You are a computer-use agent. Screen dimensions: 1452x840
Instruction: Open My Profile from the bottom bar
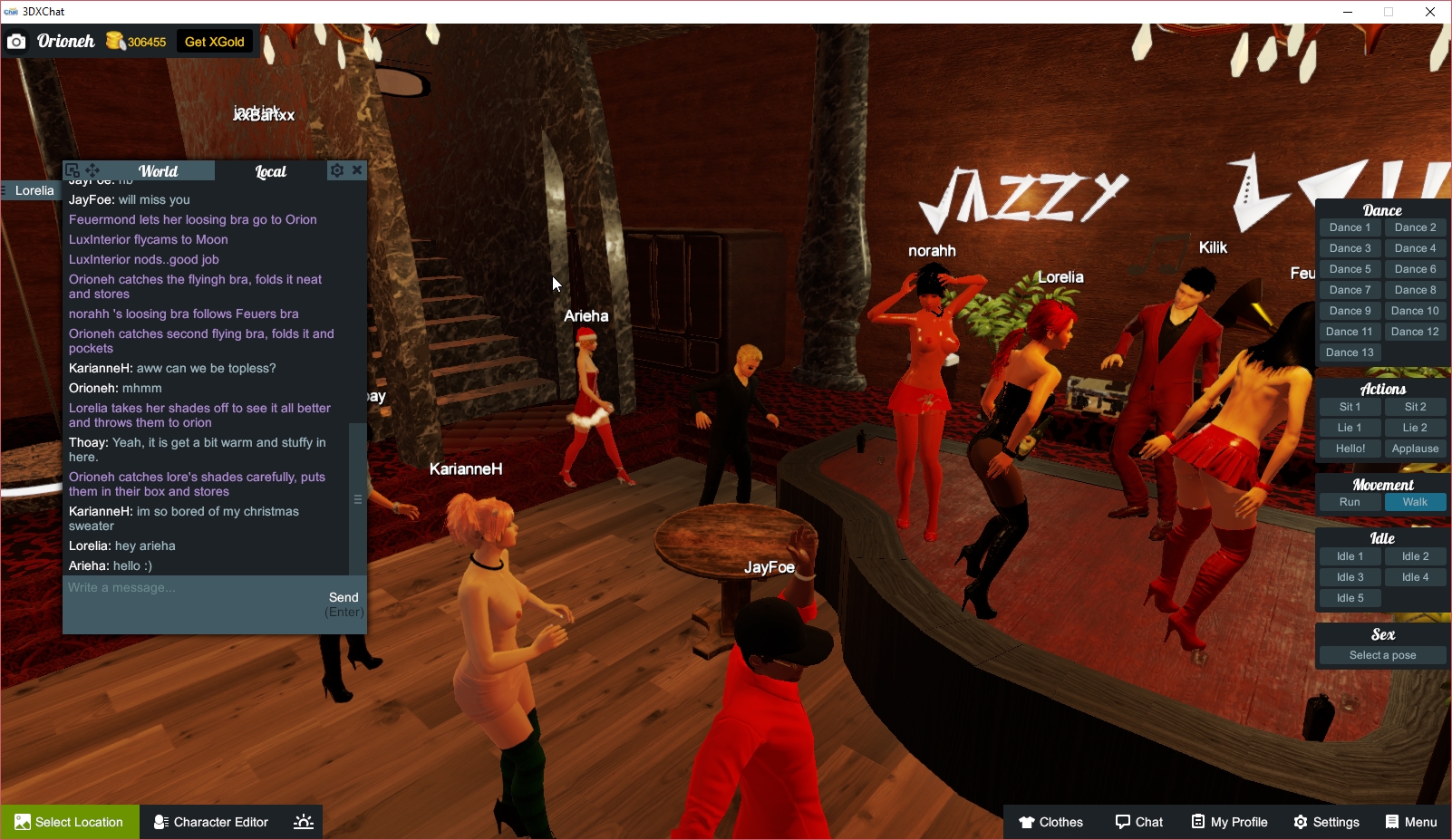[x=1229, y=822]
